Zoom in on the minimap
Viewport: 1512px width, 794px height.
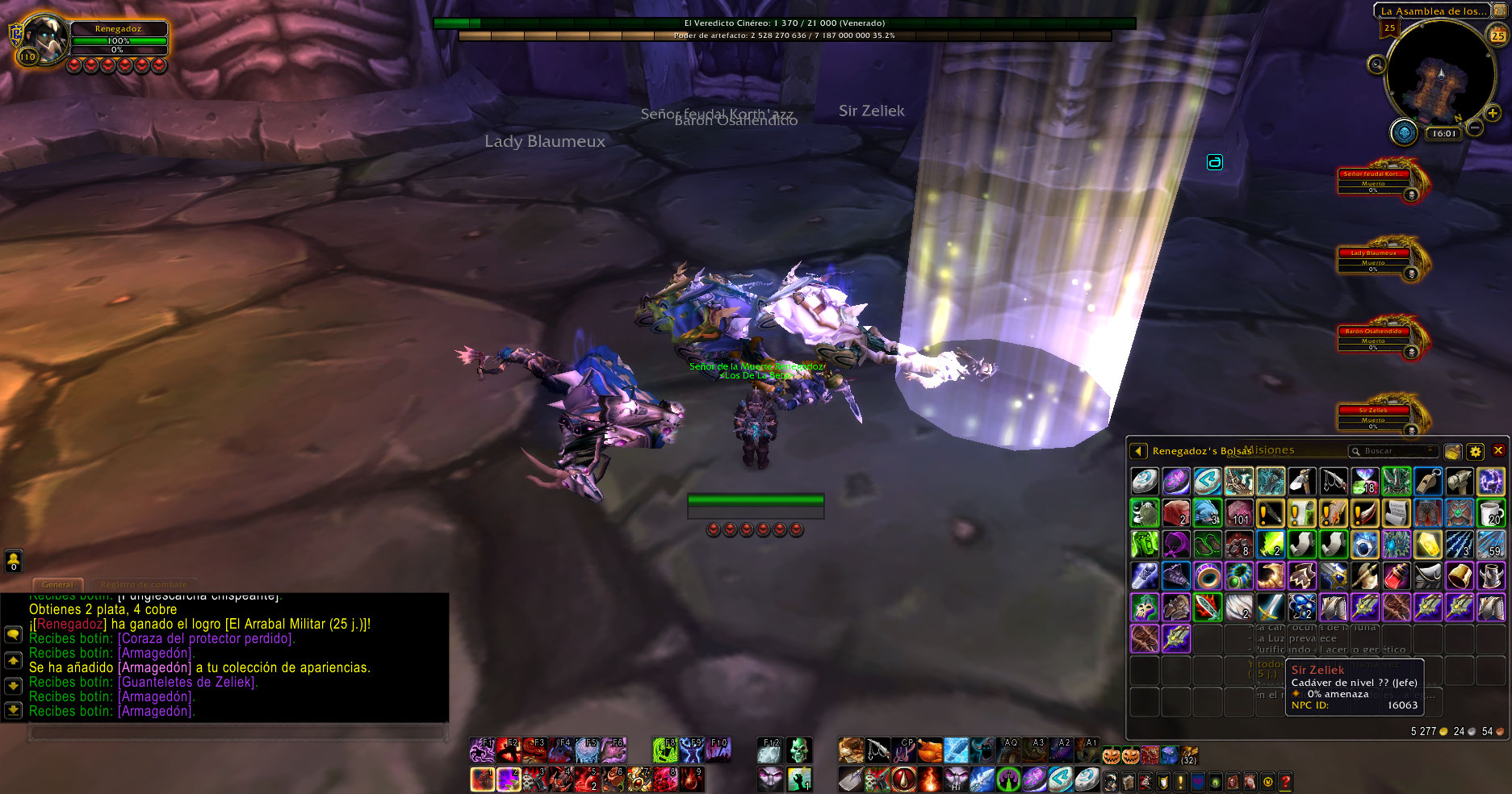click(x=1493, y=114)
